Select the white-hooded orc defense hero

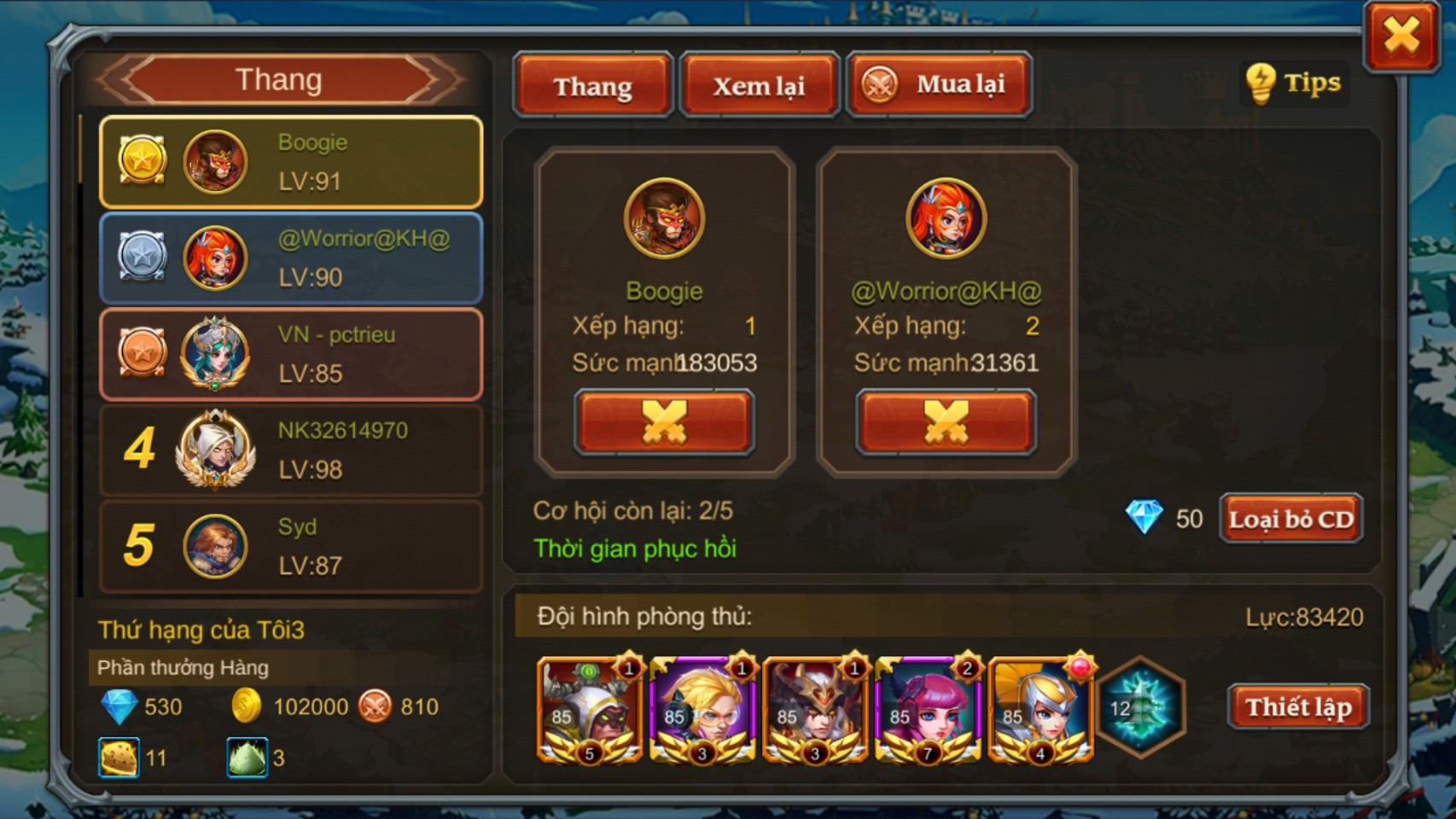click(x=589, y=710)
